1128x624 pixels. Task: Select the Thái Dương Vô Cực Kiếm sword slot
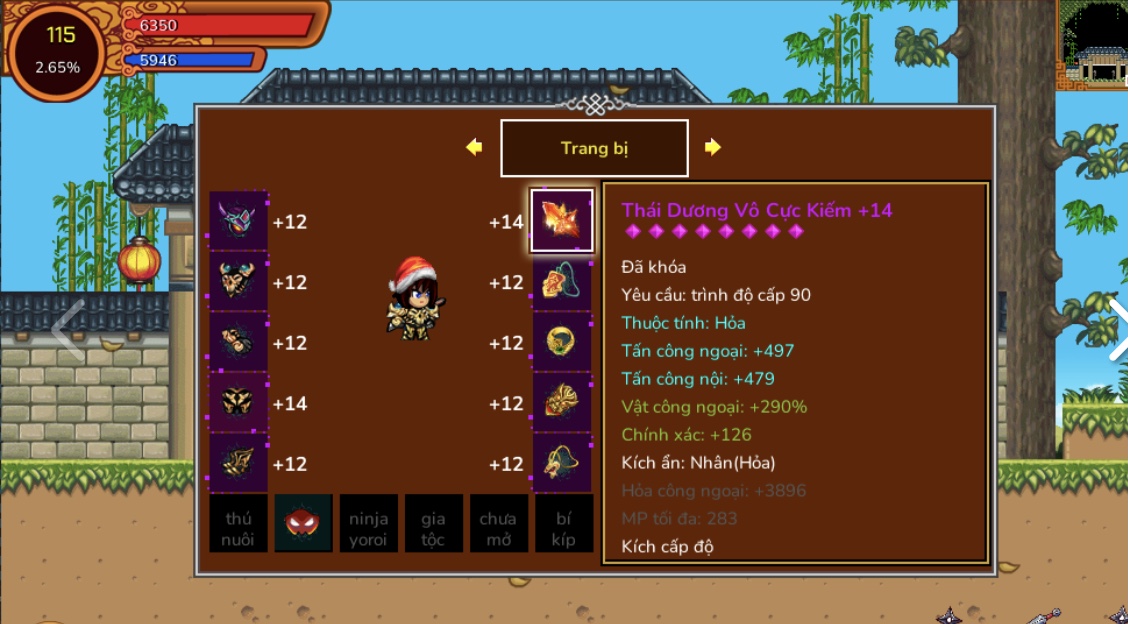point(561,221)
